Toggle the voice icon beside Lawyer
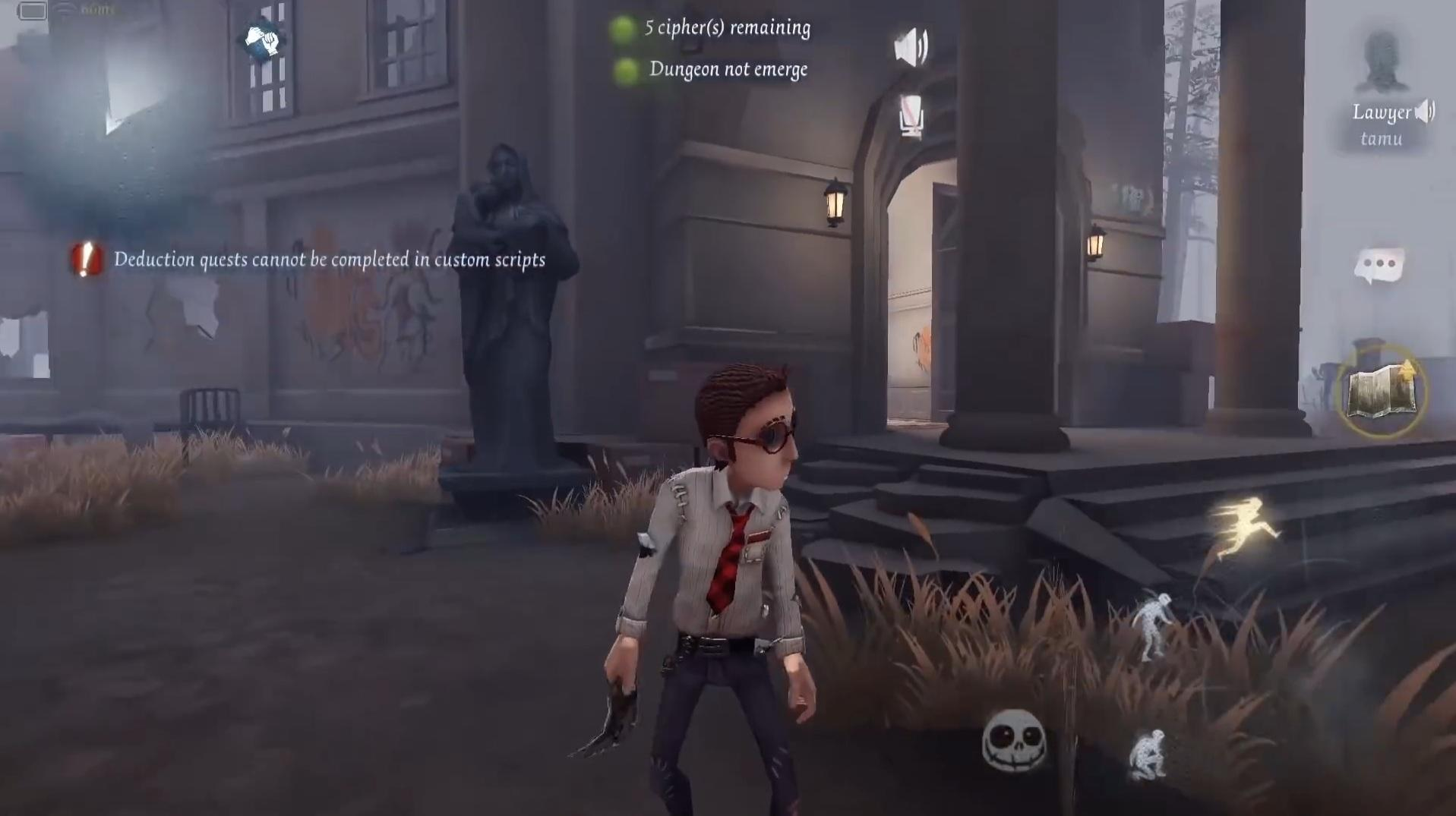This screenshot has height=816, width=1456. point(1426,112)
